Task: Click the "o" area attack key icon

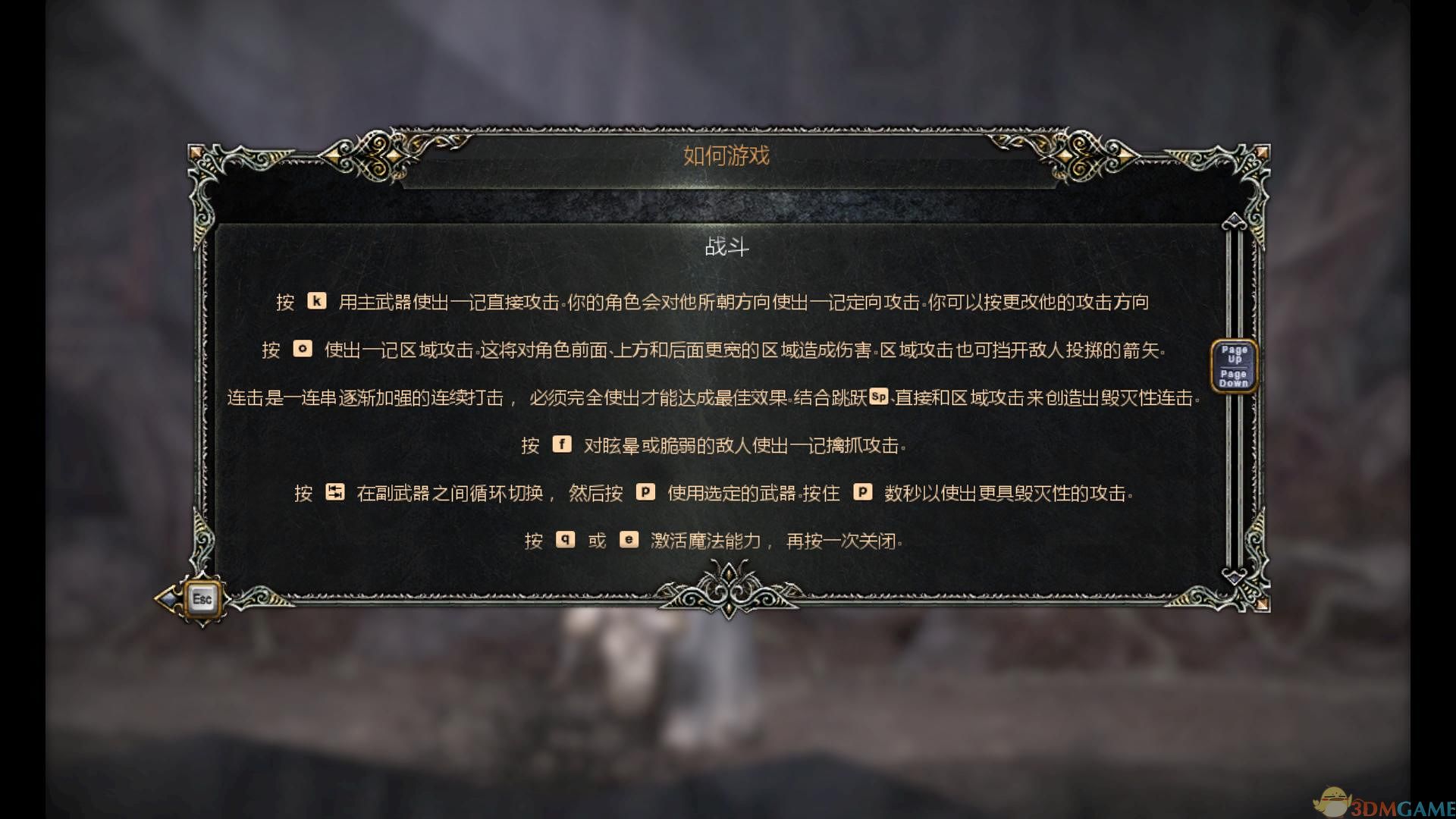Action: [303, 350]
